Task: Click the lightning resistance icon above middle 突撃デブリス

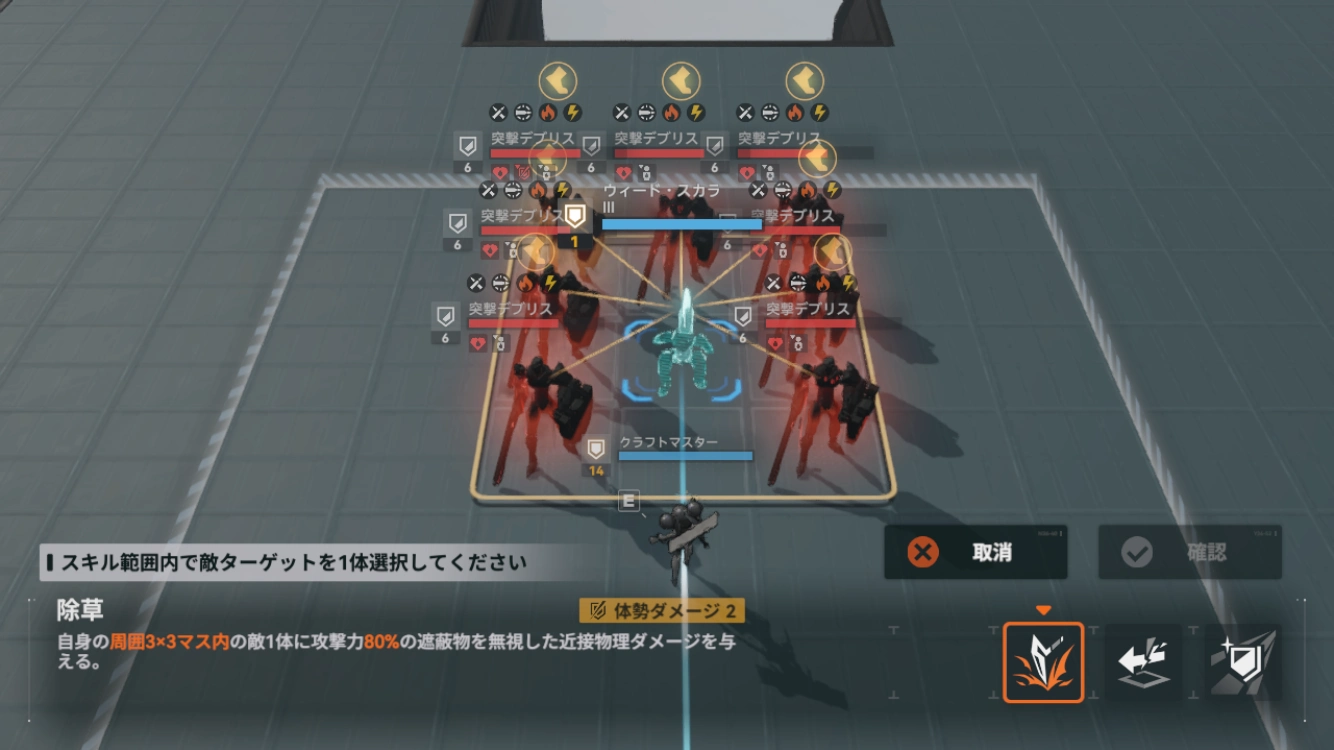Action: 696,111
